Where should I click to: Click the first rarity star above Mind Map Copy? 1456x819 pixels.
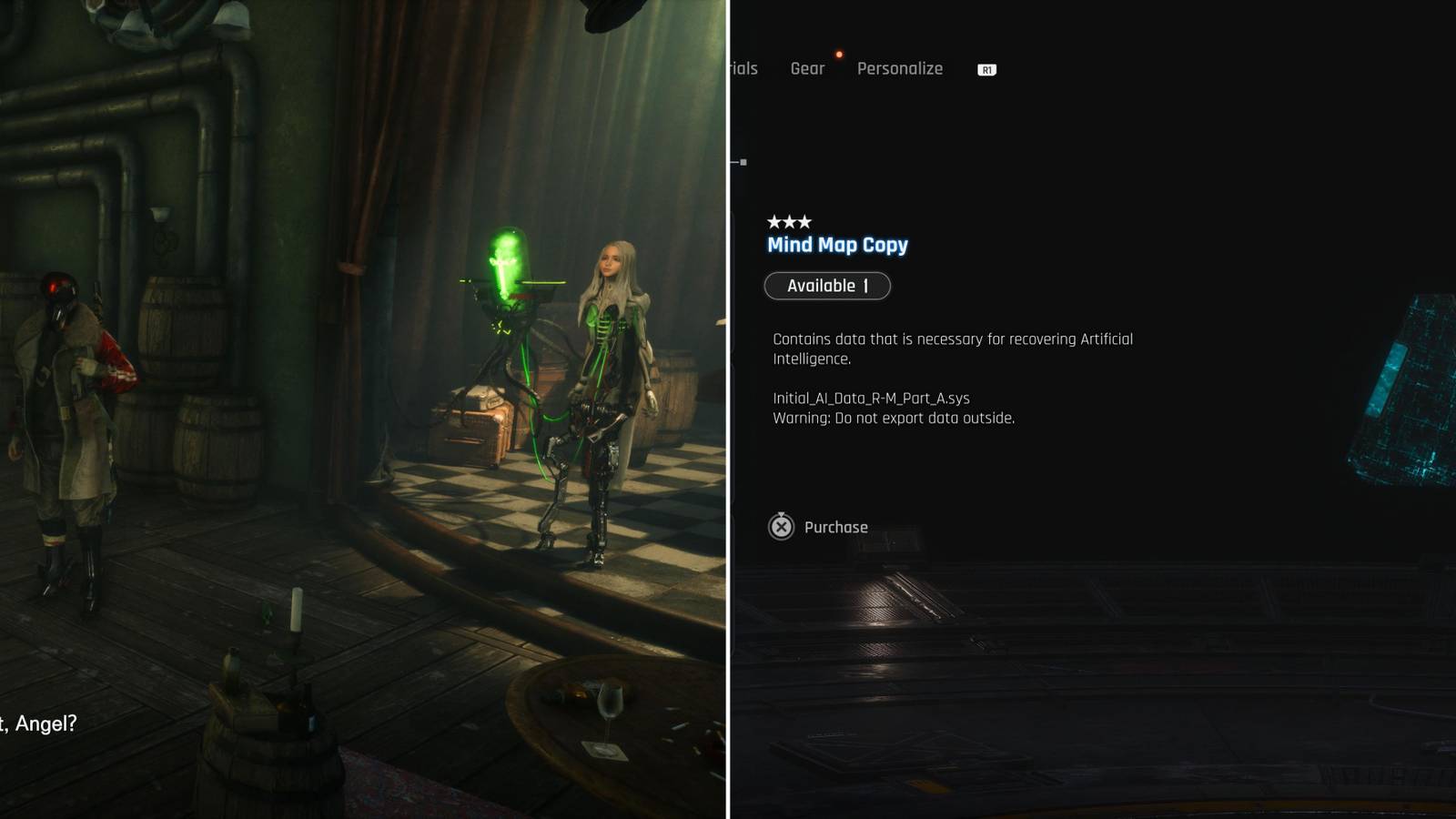[774, 219]
